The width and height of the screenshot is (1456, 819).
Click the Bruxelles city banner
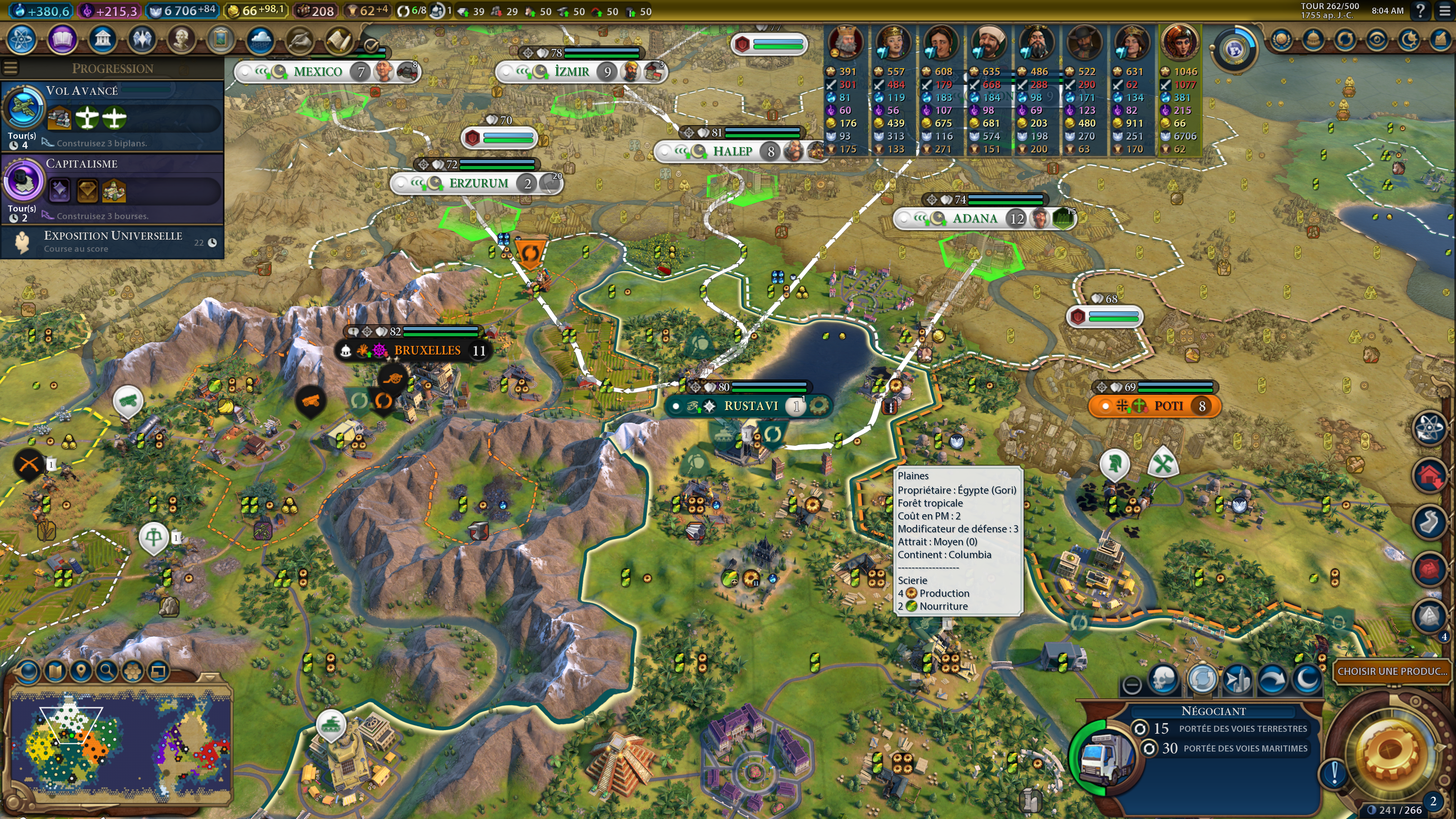[x=427, y=350]
